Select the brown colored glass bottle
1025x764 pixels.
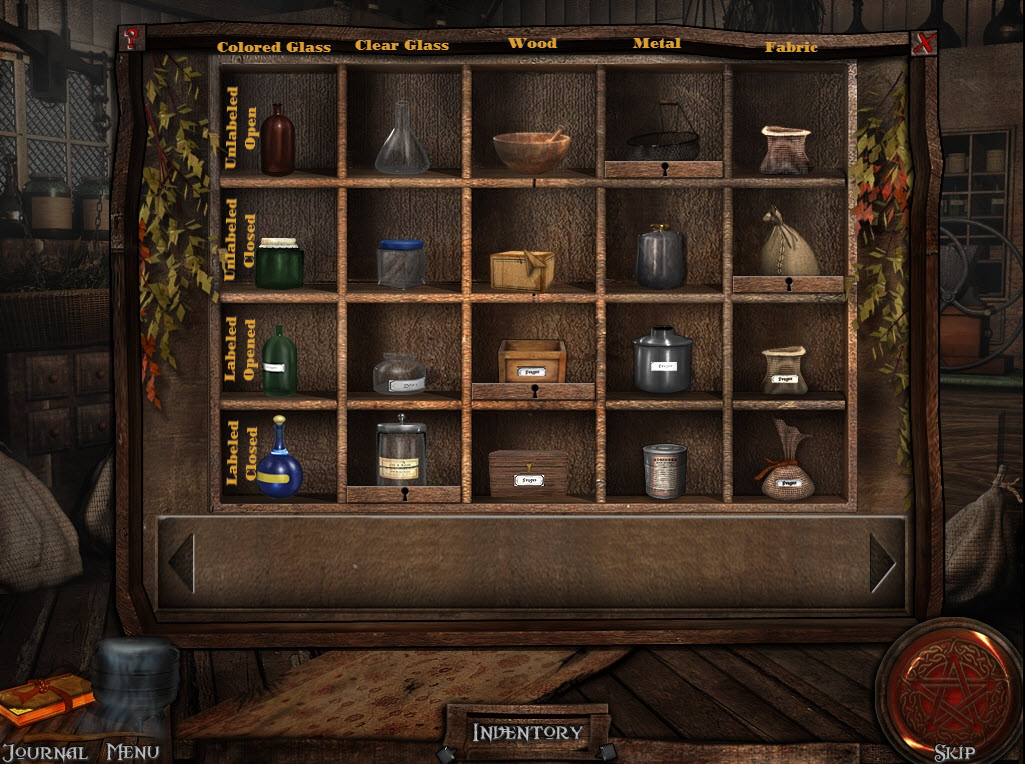tap(278, 140)
